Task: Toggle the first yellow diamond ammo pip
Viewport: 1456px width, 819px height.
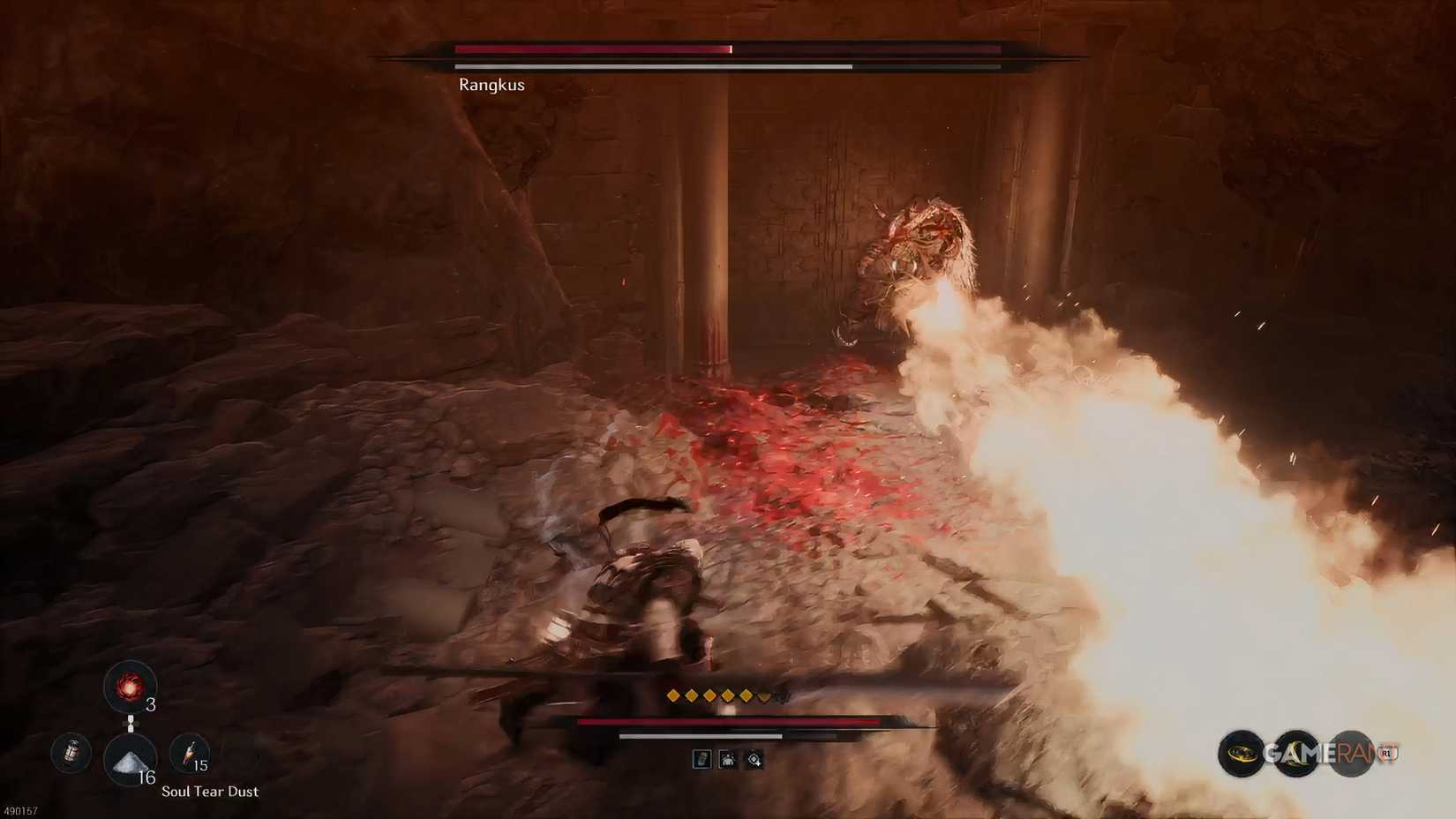Action: point(672,695)
